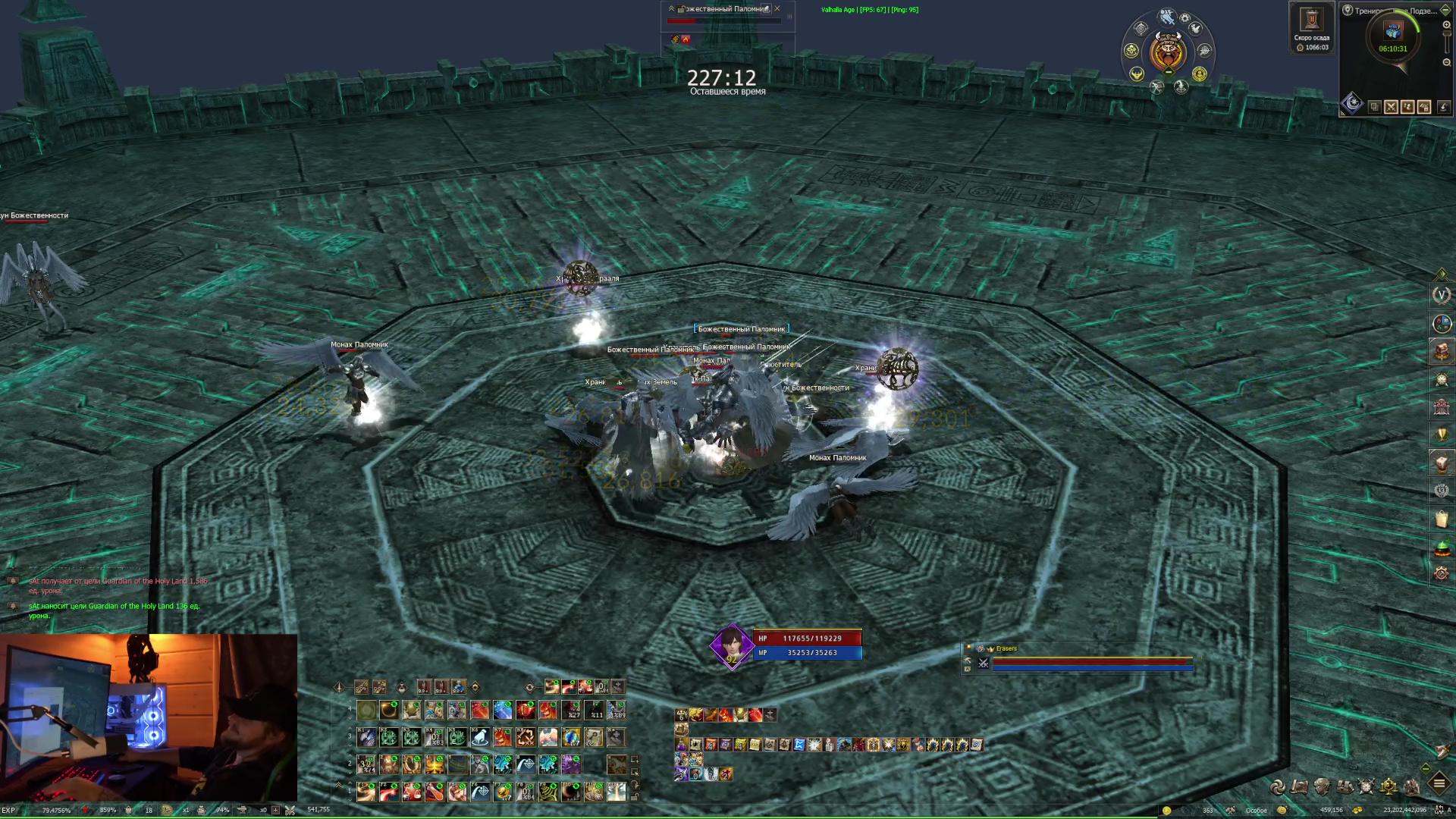Image resolution: width=1456 pixels, height=819 pixels.
Task: Open the gear settings in the radial menu
Action: (1185, 18)
